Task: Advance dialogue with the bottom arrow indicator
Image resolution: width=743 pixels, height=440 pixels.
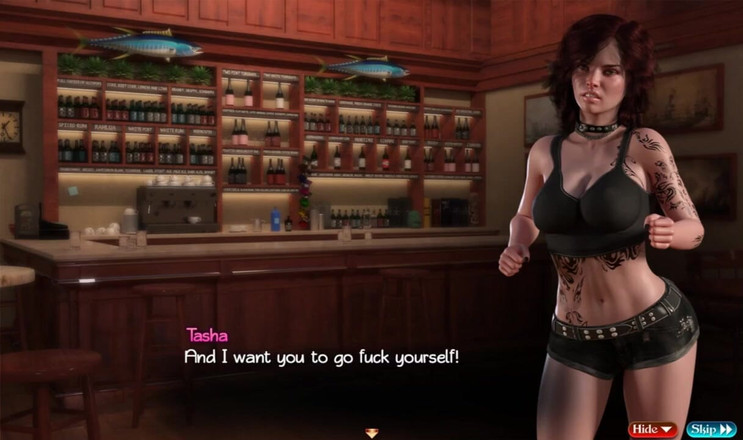Action: coord(372,433)
